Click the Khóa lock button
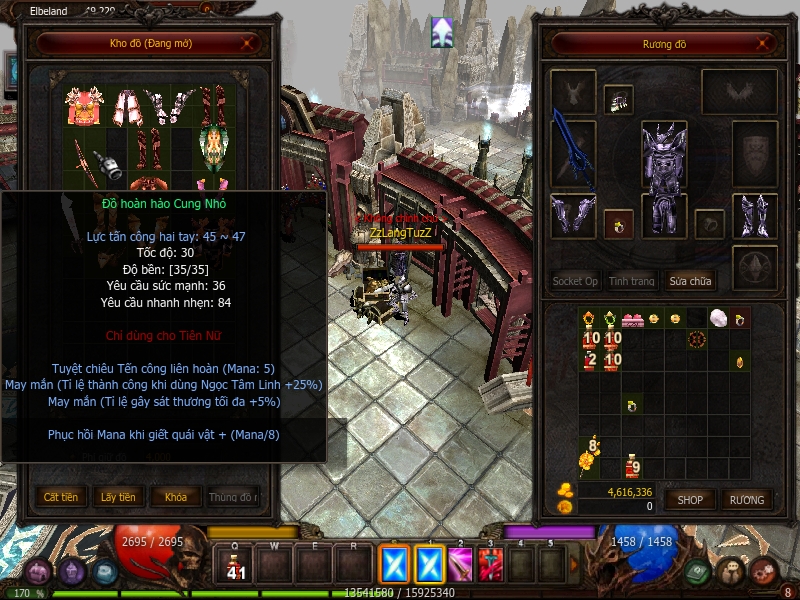The height and width of the screenshot is (600, 800). pos(175,497)
